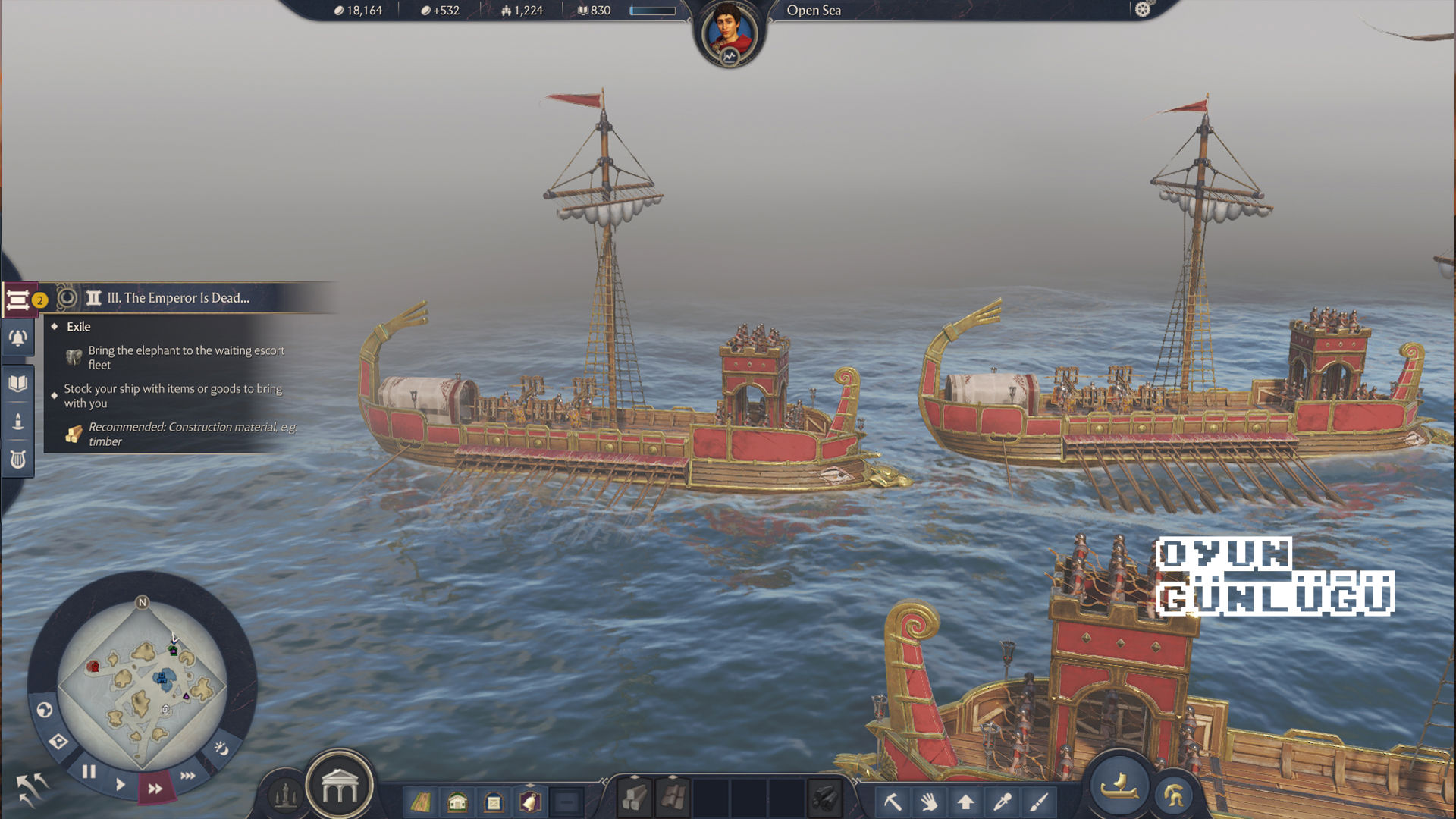
Task: Set the triple-arrow fastest game speed
Action: pos(188,775)
